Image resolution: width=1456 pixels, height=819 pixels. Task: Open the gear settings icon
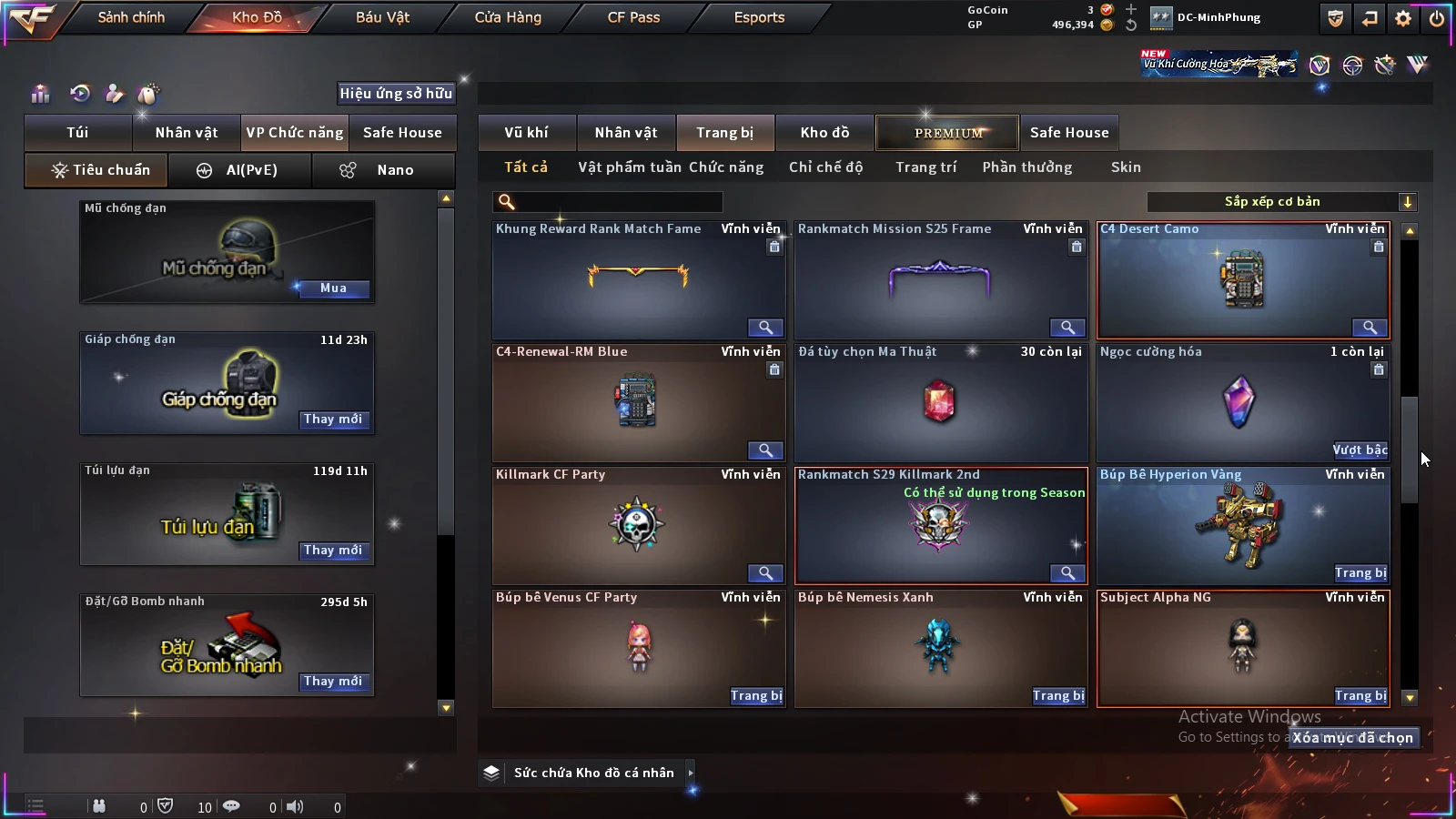coord(1403,18)
